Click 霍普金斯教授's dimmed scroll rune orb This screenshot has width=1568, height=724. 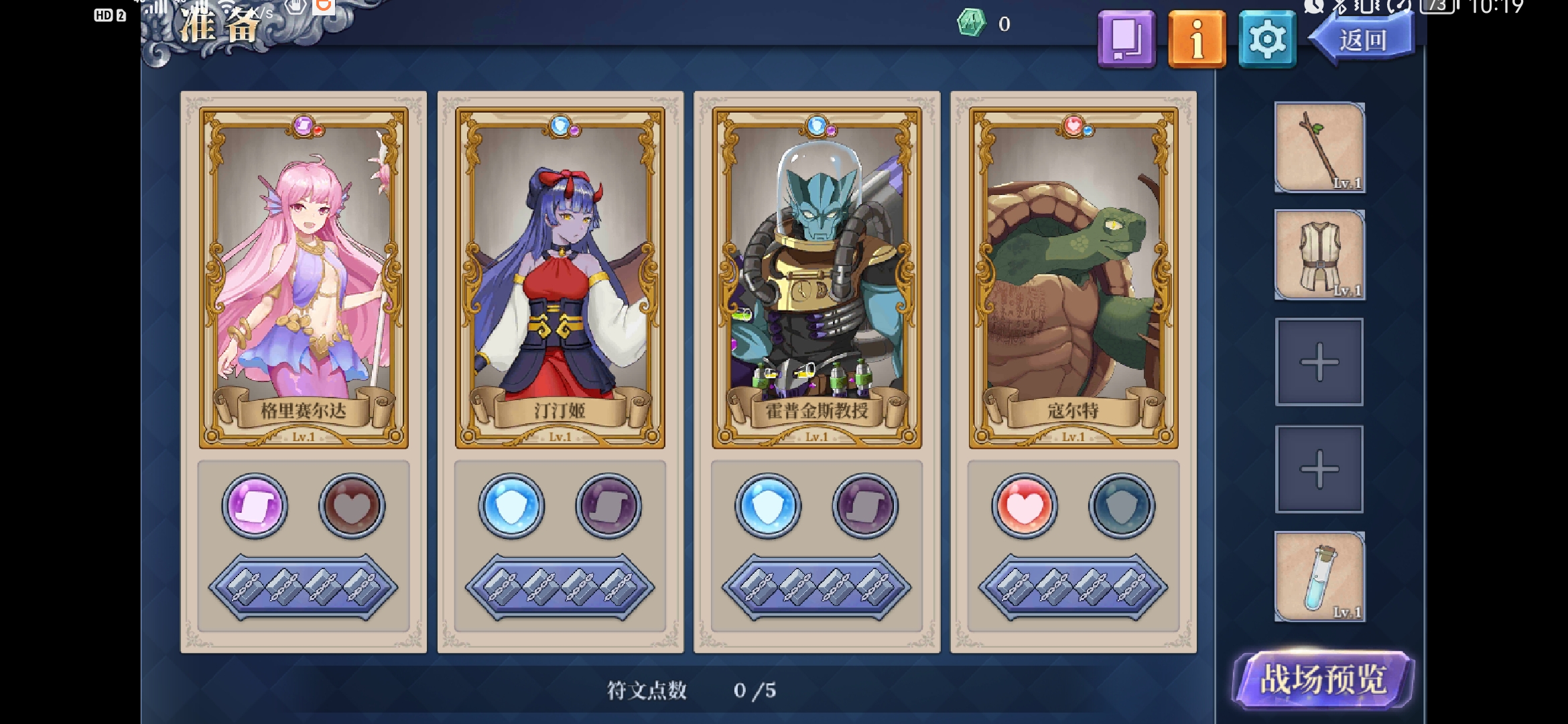(x=865, y=506)
